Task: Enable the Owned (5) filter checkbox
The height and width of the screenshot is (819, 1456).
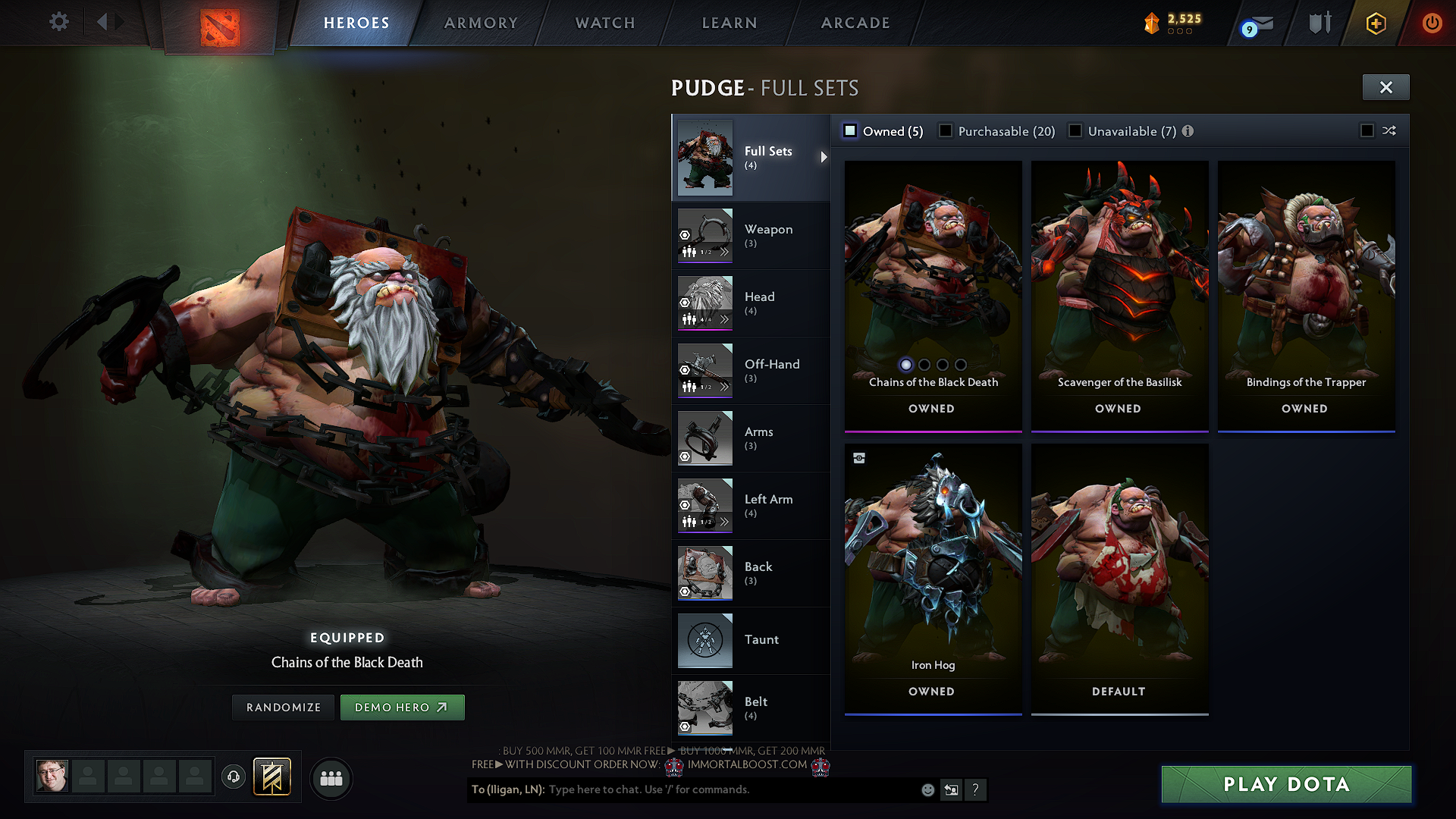Action: click(x=850, y=130)
